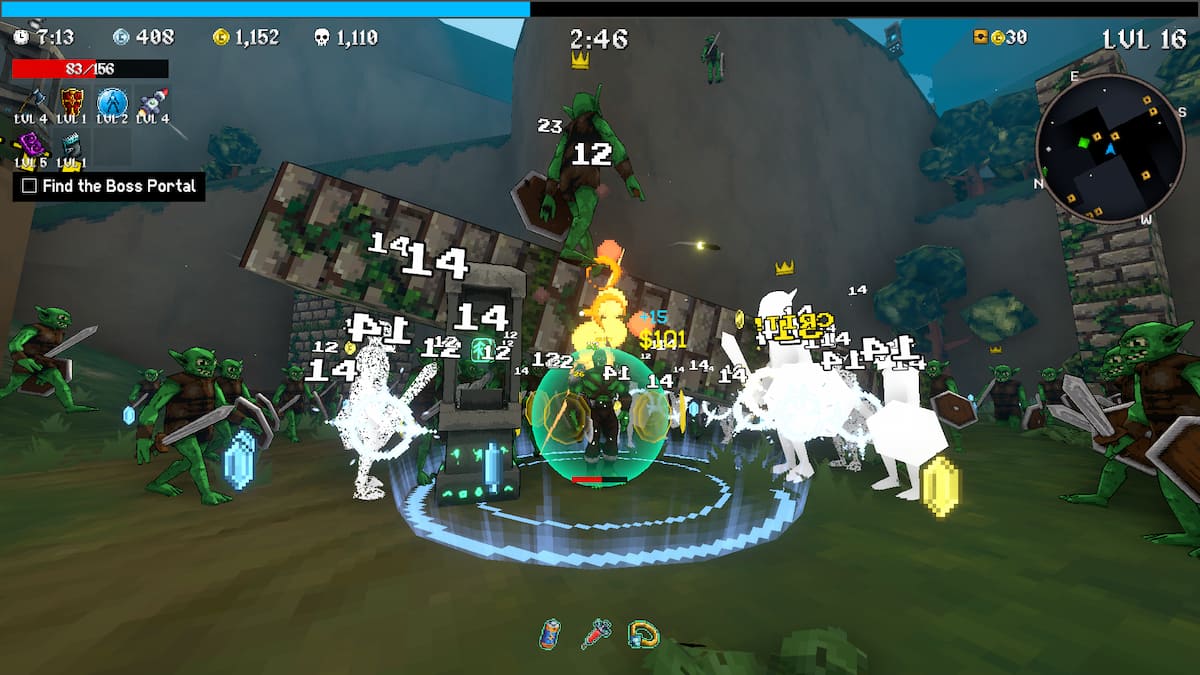This screenshot has width=1200, height=675.
Task: Select the purple spellbook tome icon
Action: click(32, 144)
